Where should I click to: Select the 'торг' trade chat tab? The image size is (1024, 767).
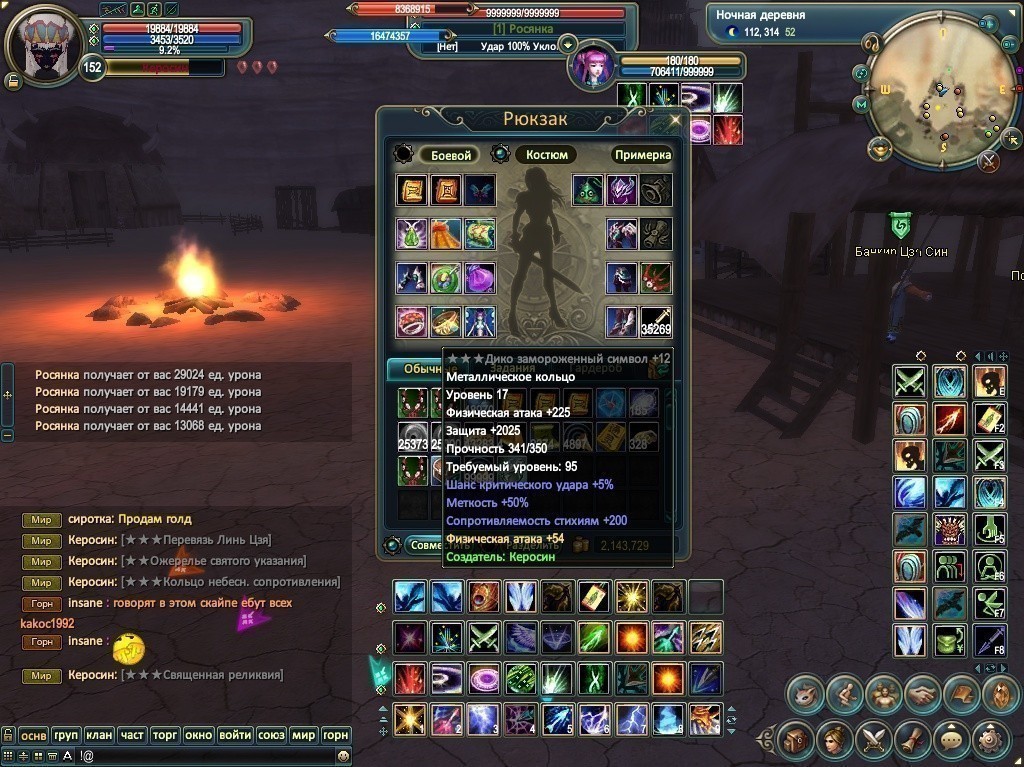click(165, 736)
